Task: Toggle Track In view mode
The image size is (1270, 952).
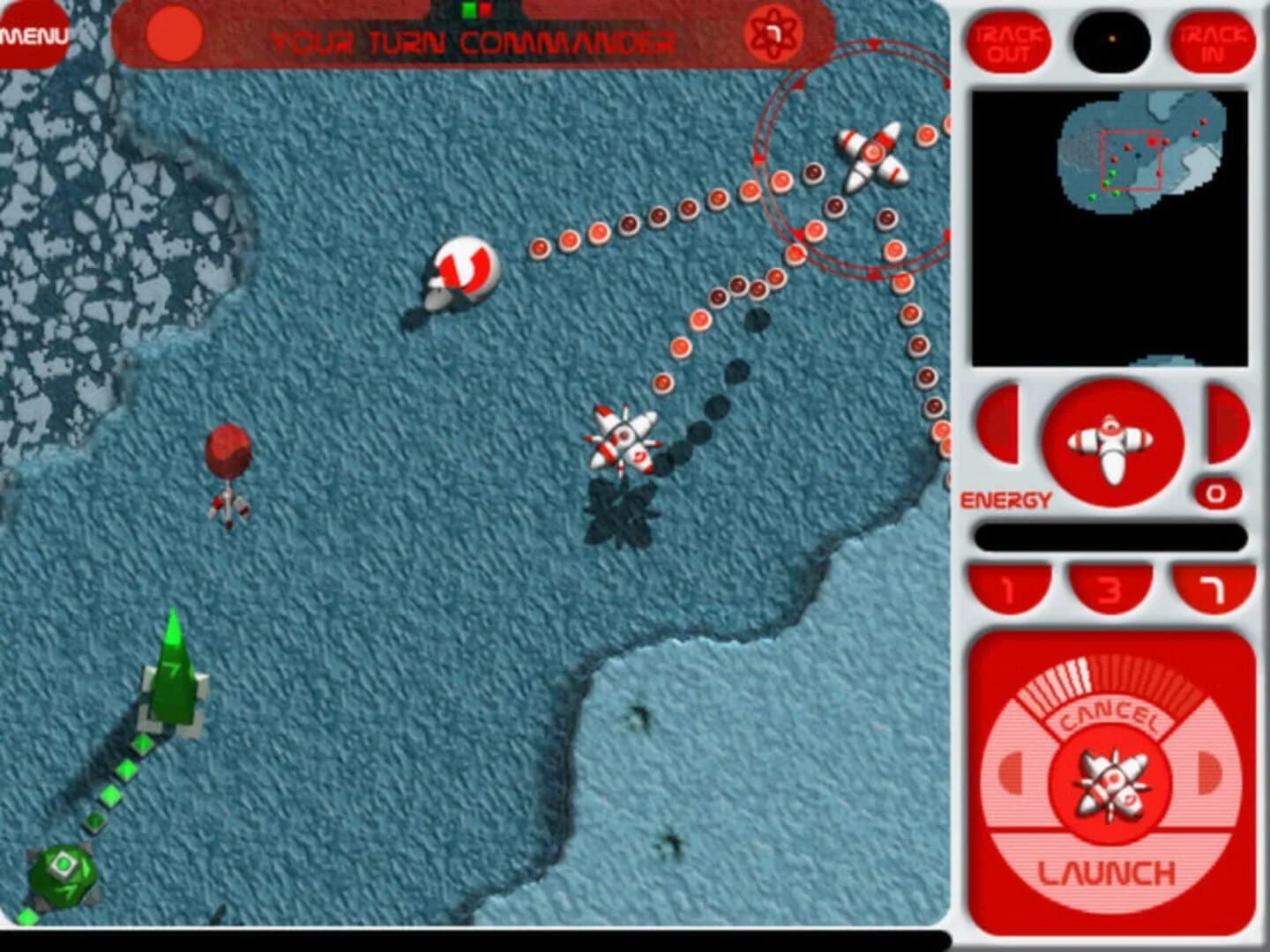Action: 1215,41
